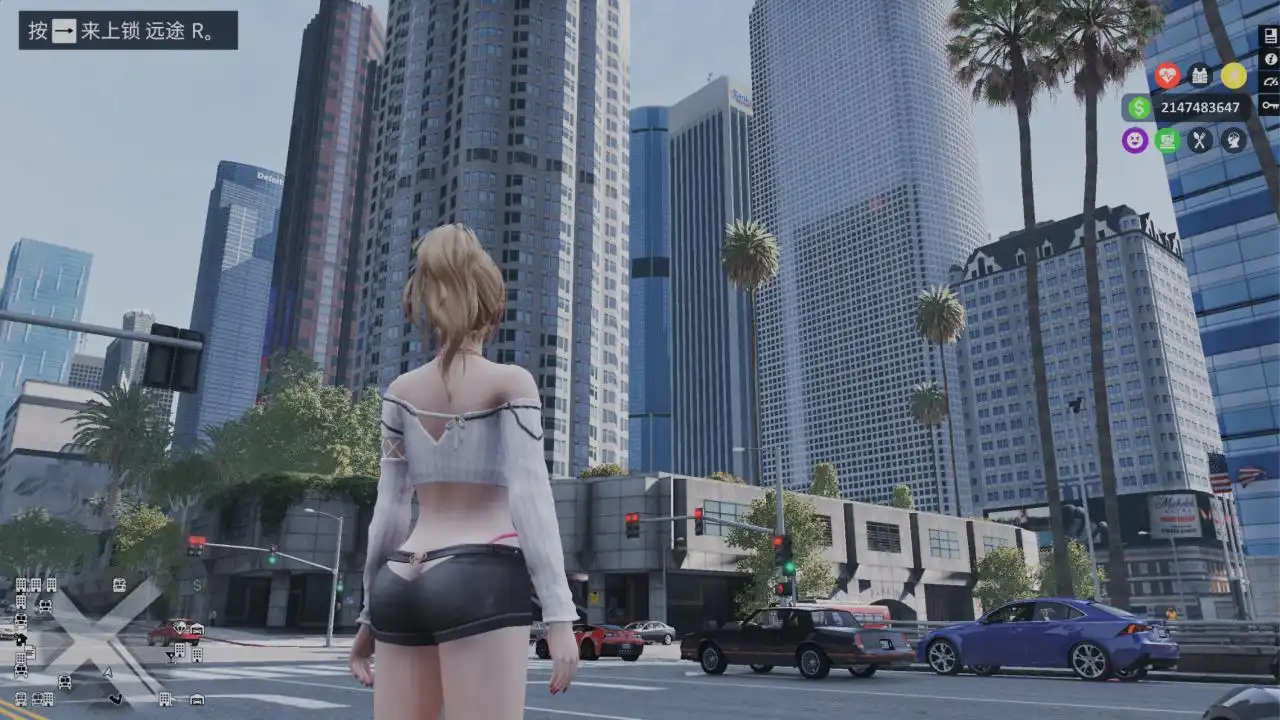Screen dimensions: 1280x720
Task: Click the head profile stress icon
Action: 1233,140
